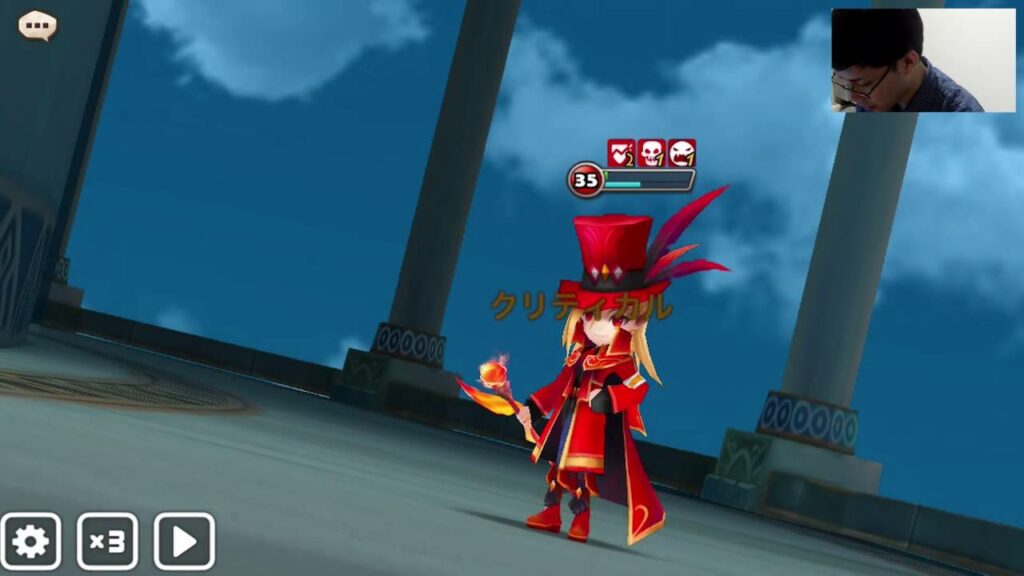Toggle the x3 battle speed

[x=107, y=541]
